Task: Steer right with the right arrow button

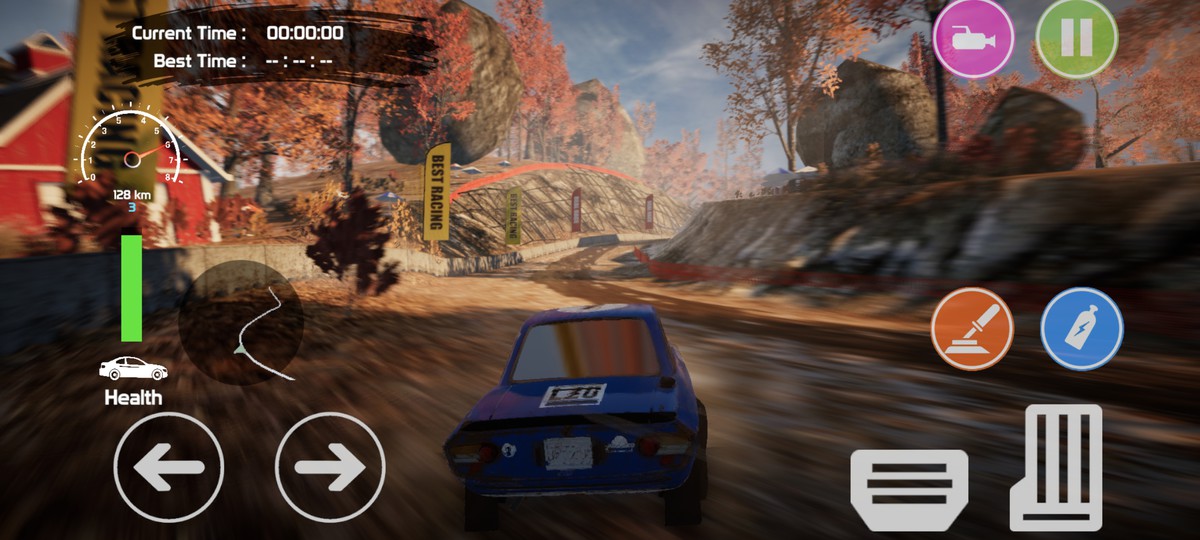Action: click(x=330, y=467)
